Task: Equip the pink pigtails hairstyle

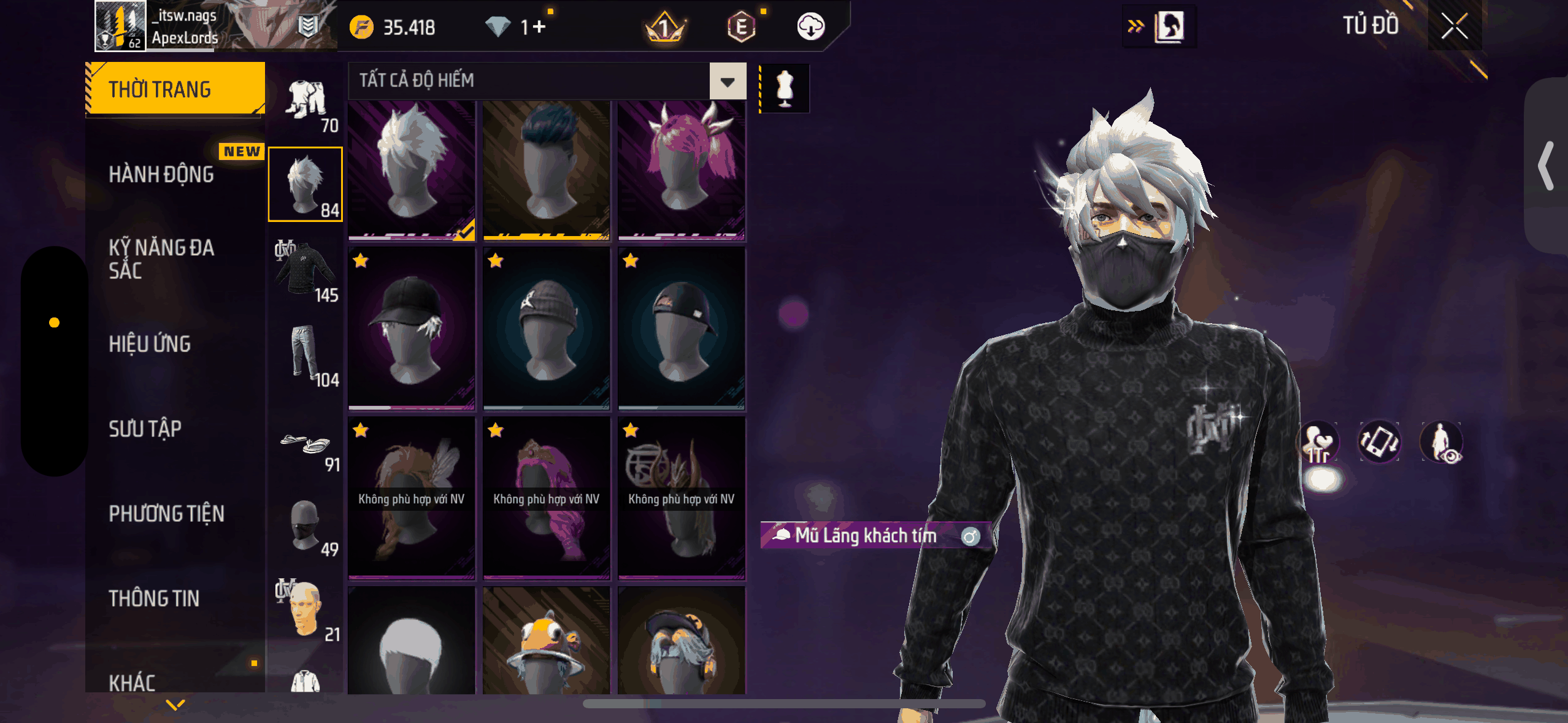Action: [681, 170]
